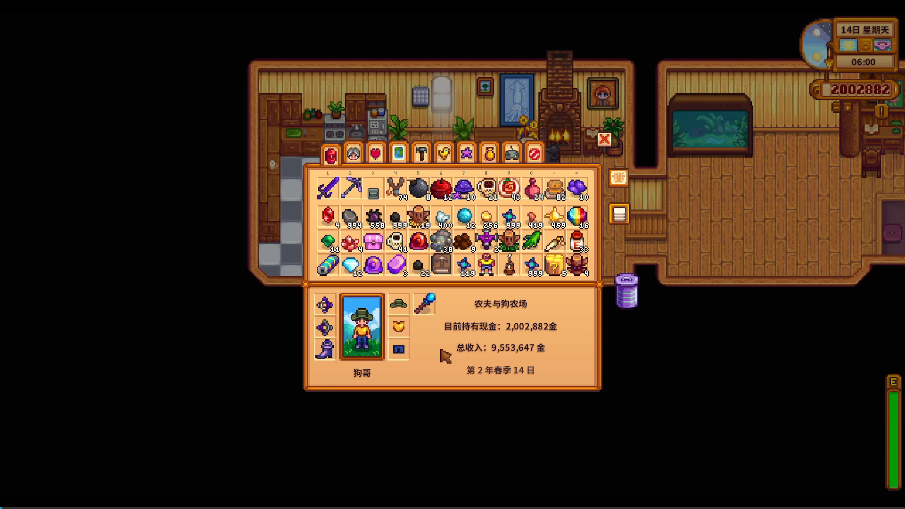Open the Social tab with the heart icon
The width and height of the screenshot is (905, 509).
click(376, 153)
